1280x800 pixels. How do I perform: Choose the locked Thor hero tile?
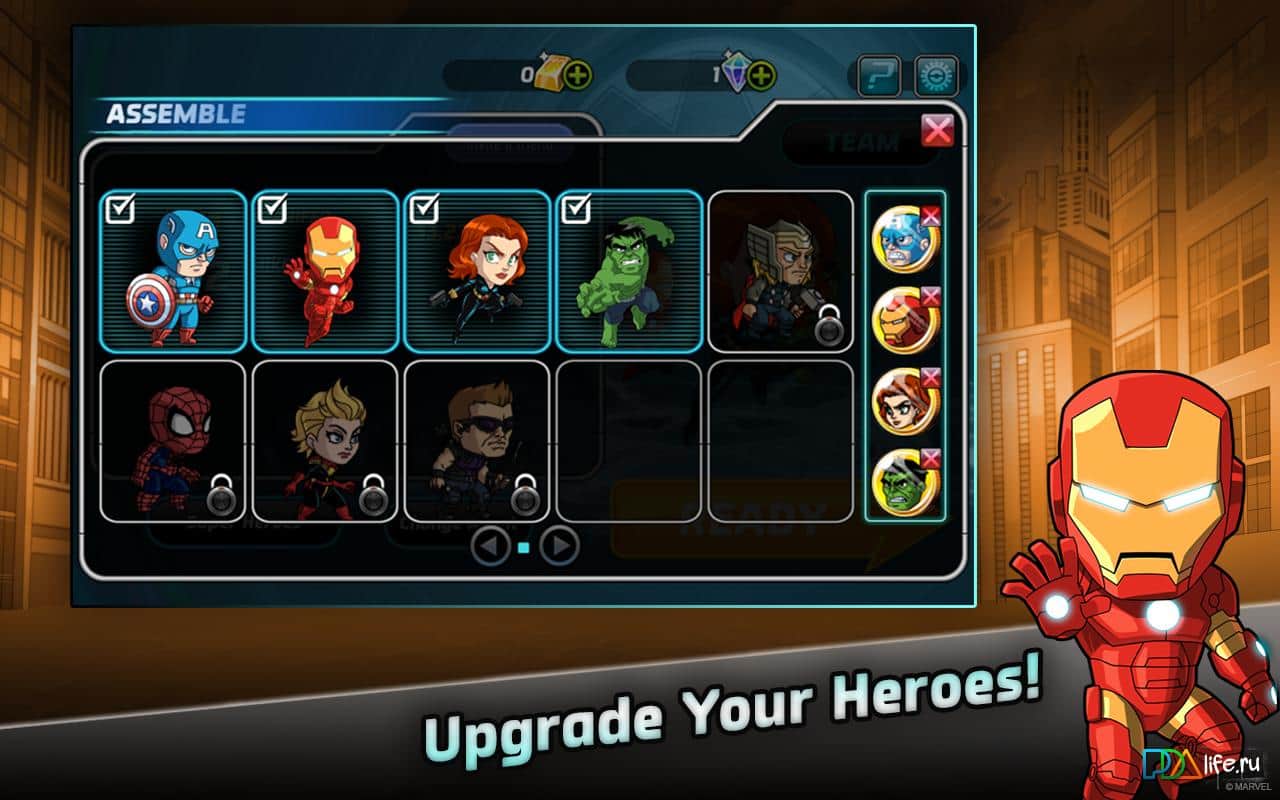point(780,272)
